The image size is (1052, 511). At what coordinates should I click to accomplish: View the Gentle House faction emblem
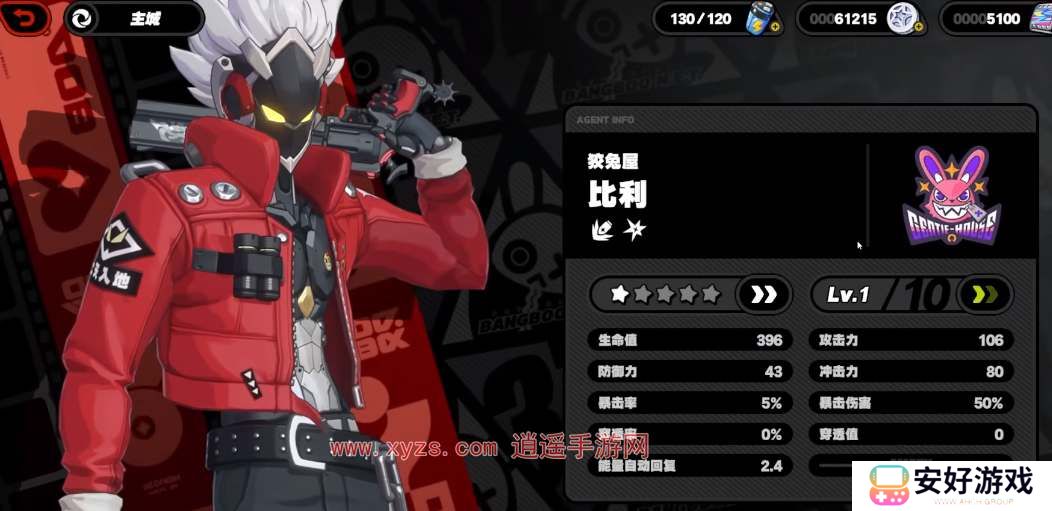pos(950,196)
